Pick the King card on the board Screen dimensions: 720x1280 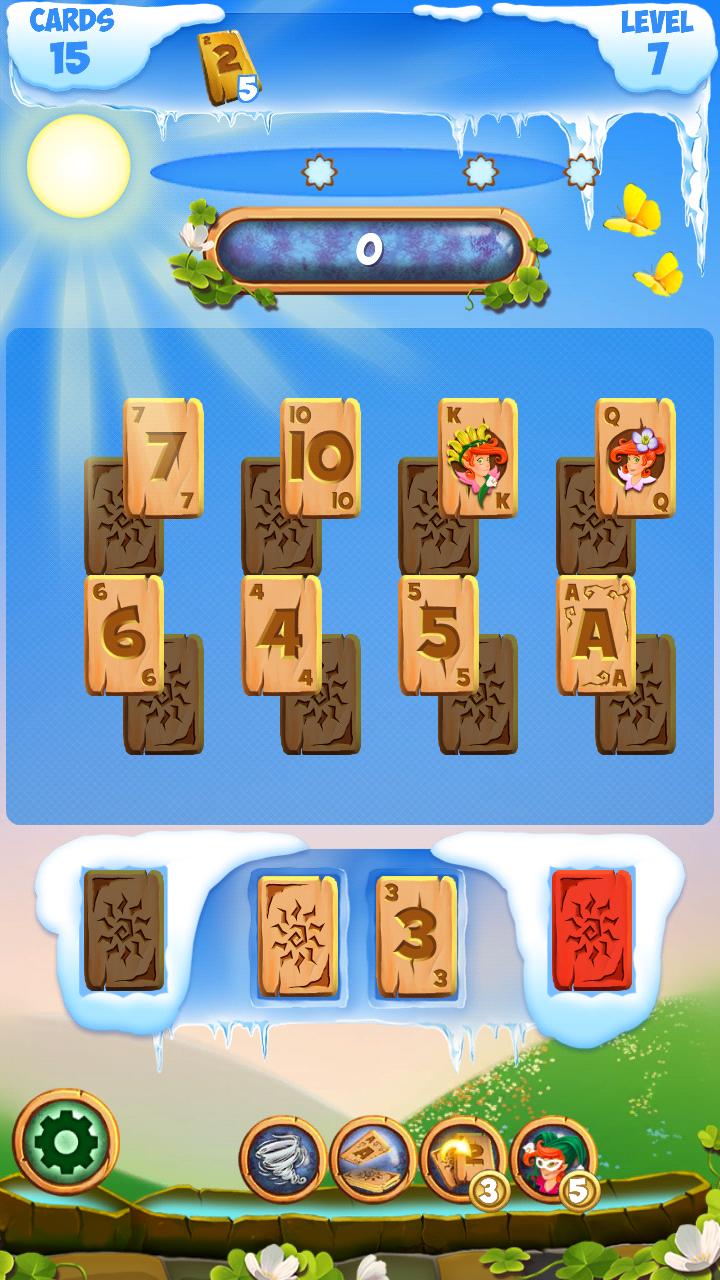point(478,457)
